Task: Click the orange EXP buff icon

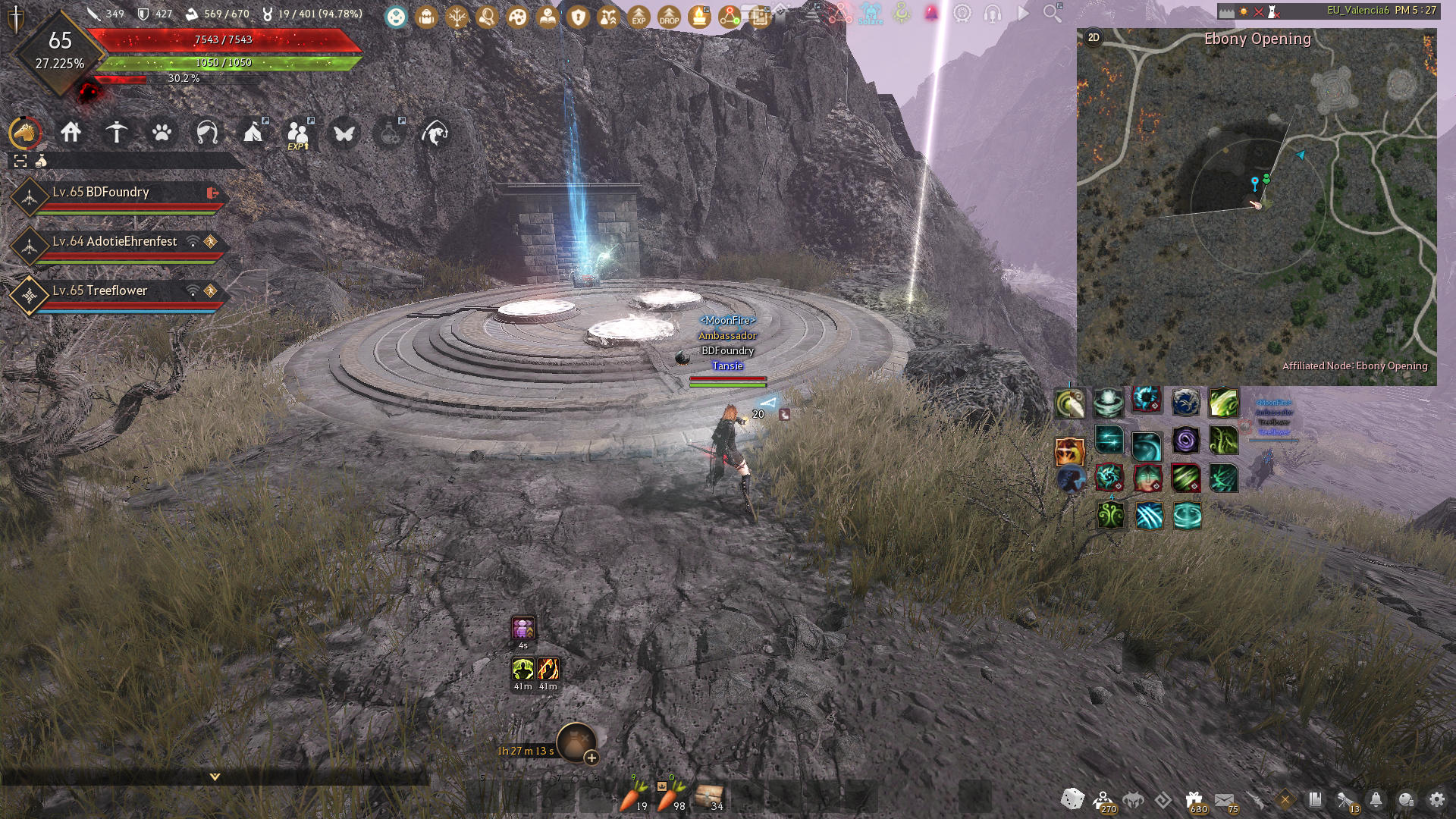Action: [x=639, y=16]
